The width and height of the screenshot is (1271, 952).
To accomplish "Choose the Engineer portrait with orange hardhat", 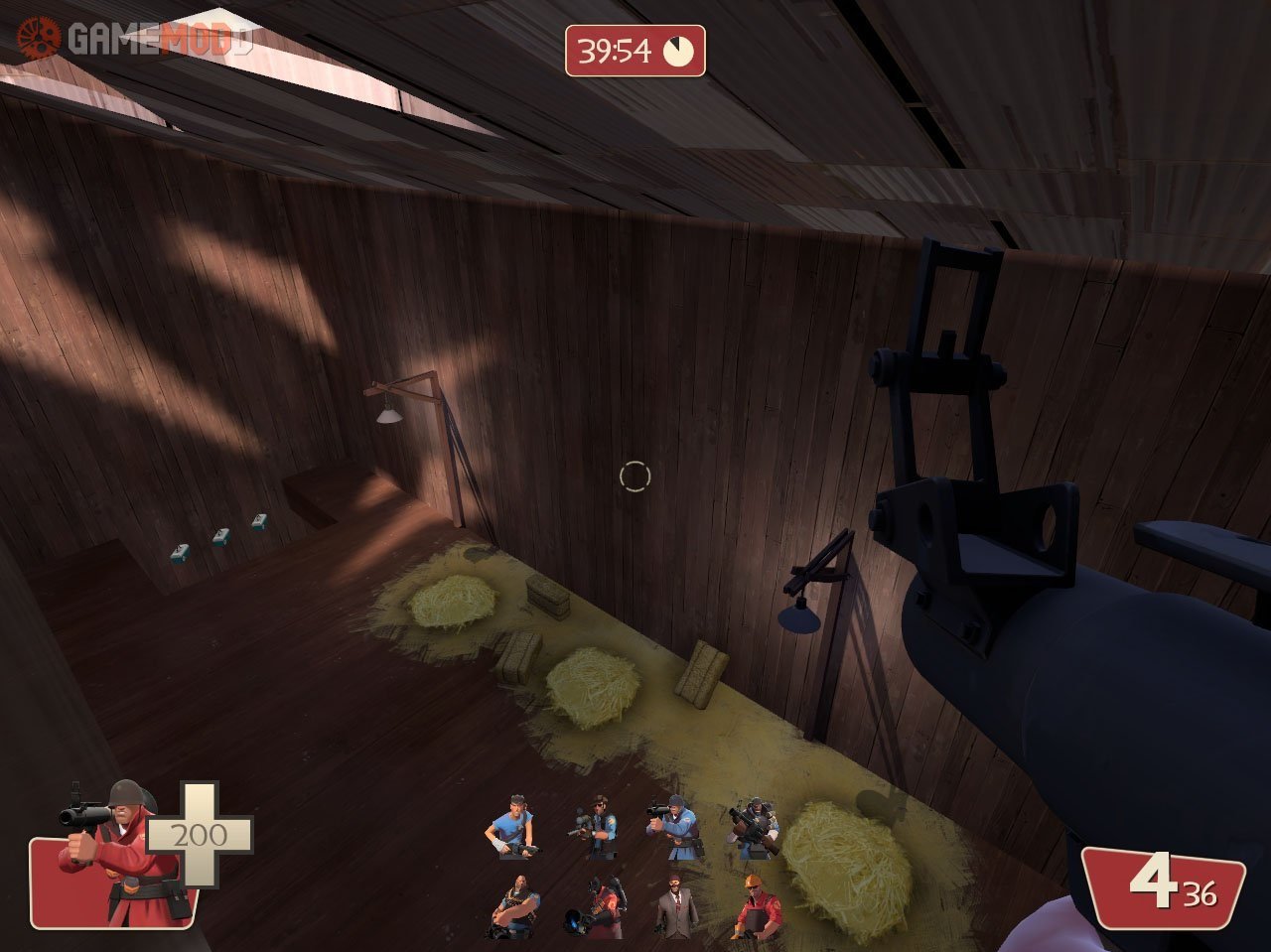I will [x=758, y=905].
